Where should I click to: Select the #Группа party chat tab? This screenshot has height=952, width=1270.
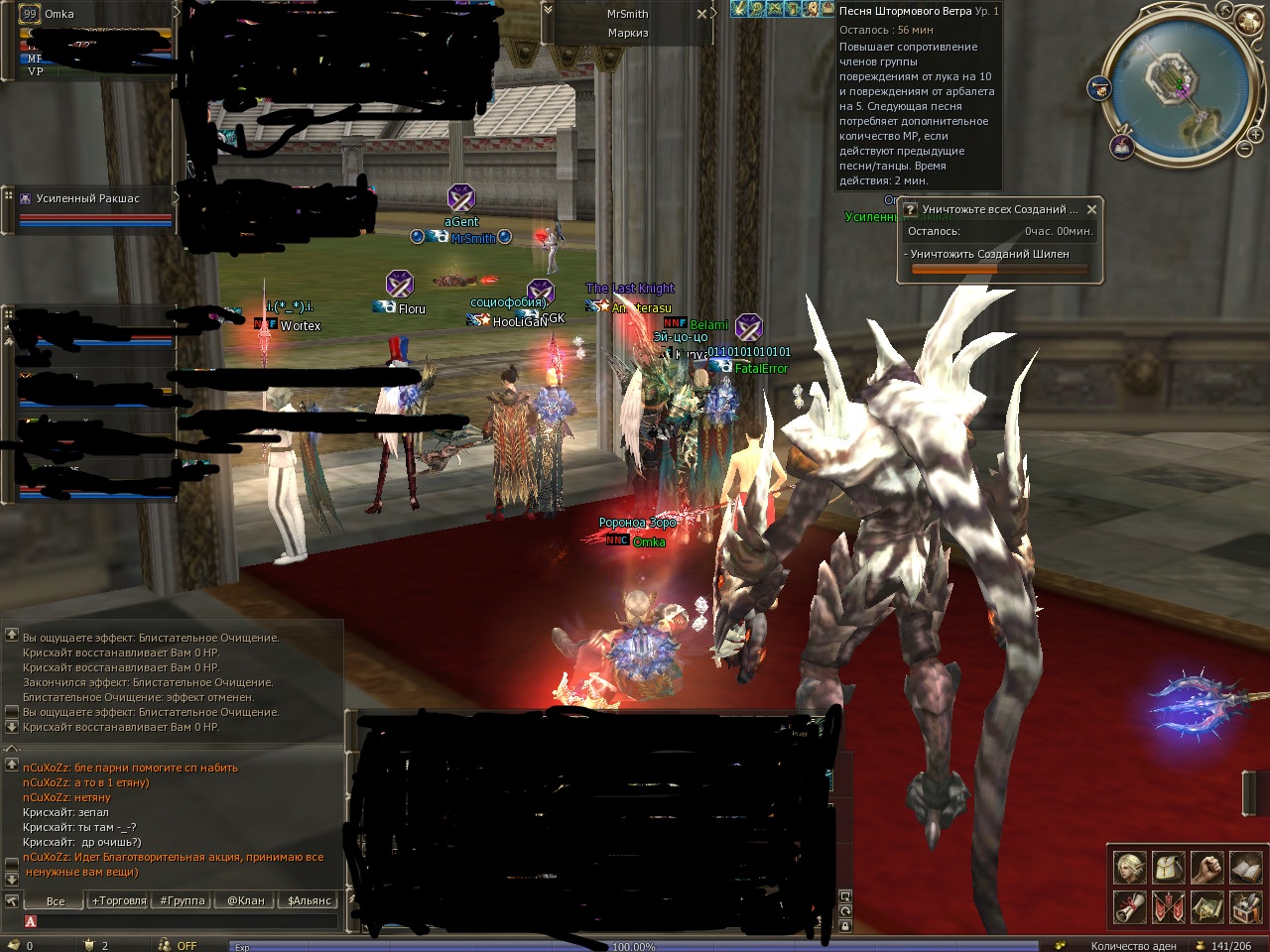pos(183,900)
